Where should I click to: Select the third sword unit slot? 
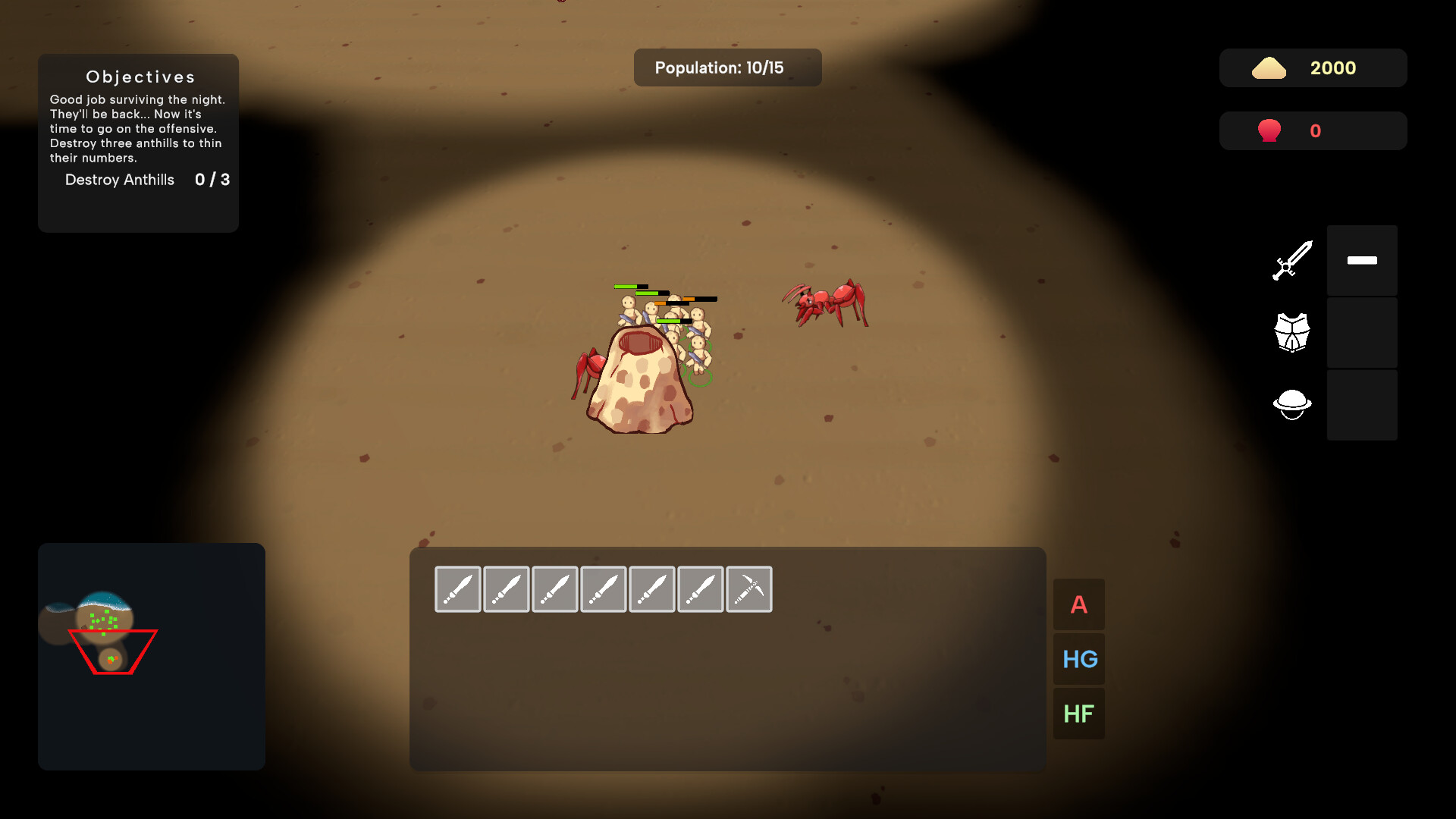coord(554,589)
